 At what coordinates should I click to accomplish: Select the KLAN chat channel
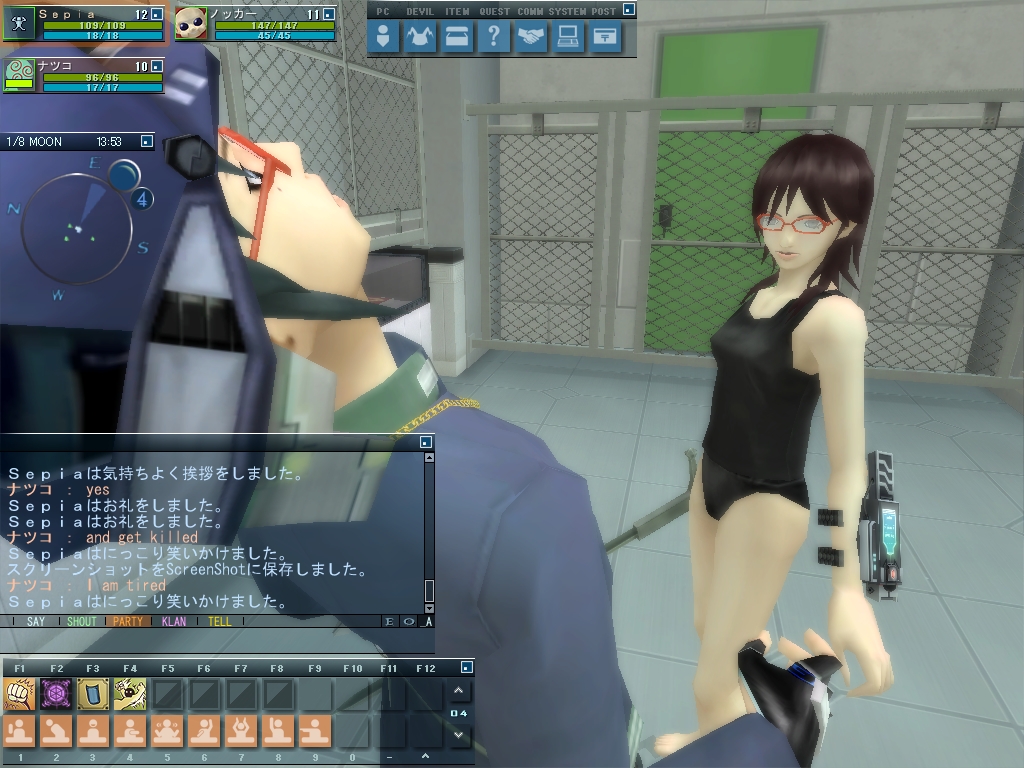click(x=173, y=621)
